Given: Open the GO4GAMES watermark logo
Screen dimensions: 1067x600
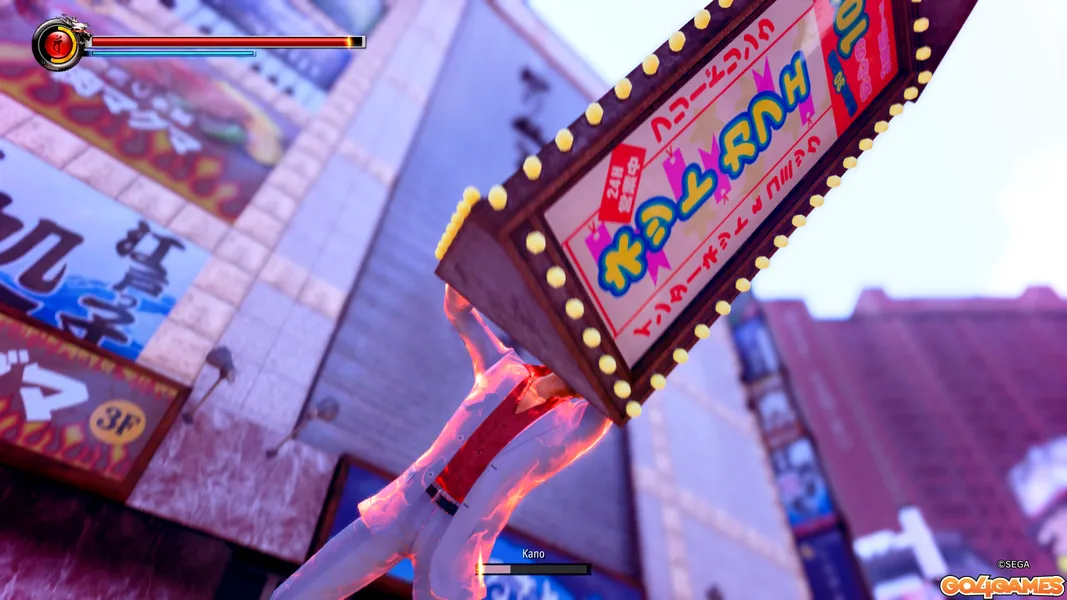Looking at the screenshot, I should (1000, 585).
